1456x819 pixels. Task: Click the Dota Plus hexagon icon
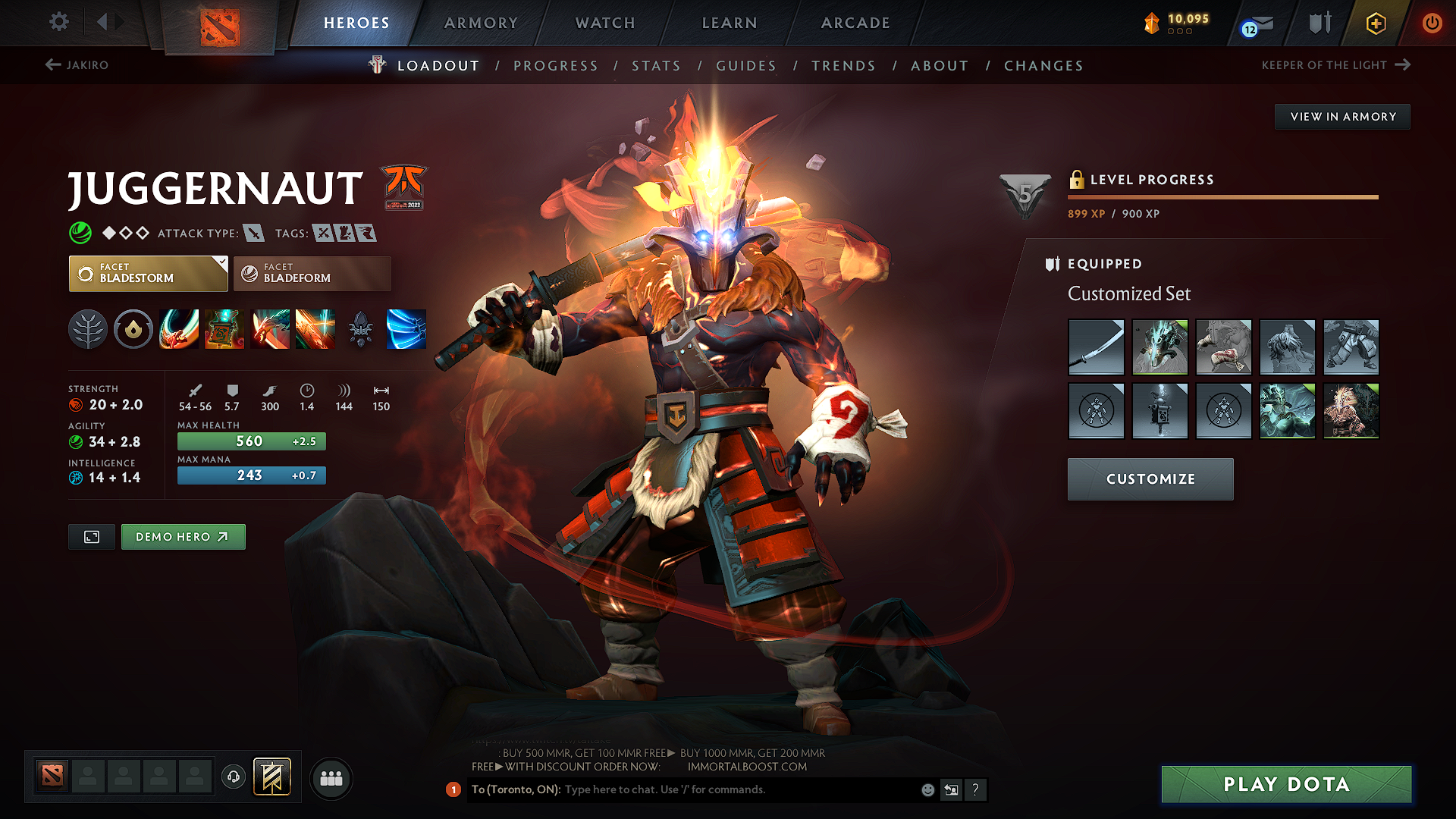point(1375,23)
